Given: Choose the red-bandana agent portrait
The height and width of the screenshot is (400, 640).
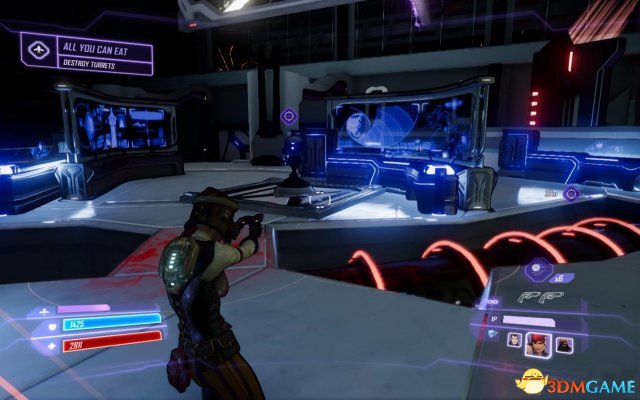Looking at the screenshot, I should (x=540, y=343).
